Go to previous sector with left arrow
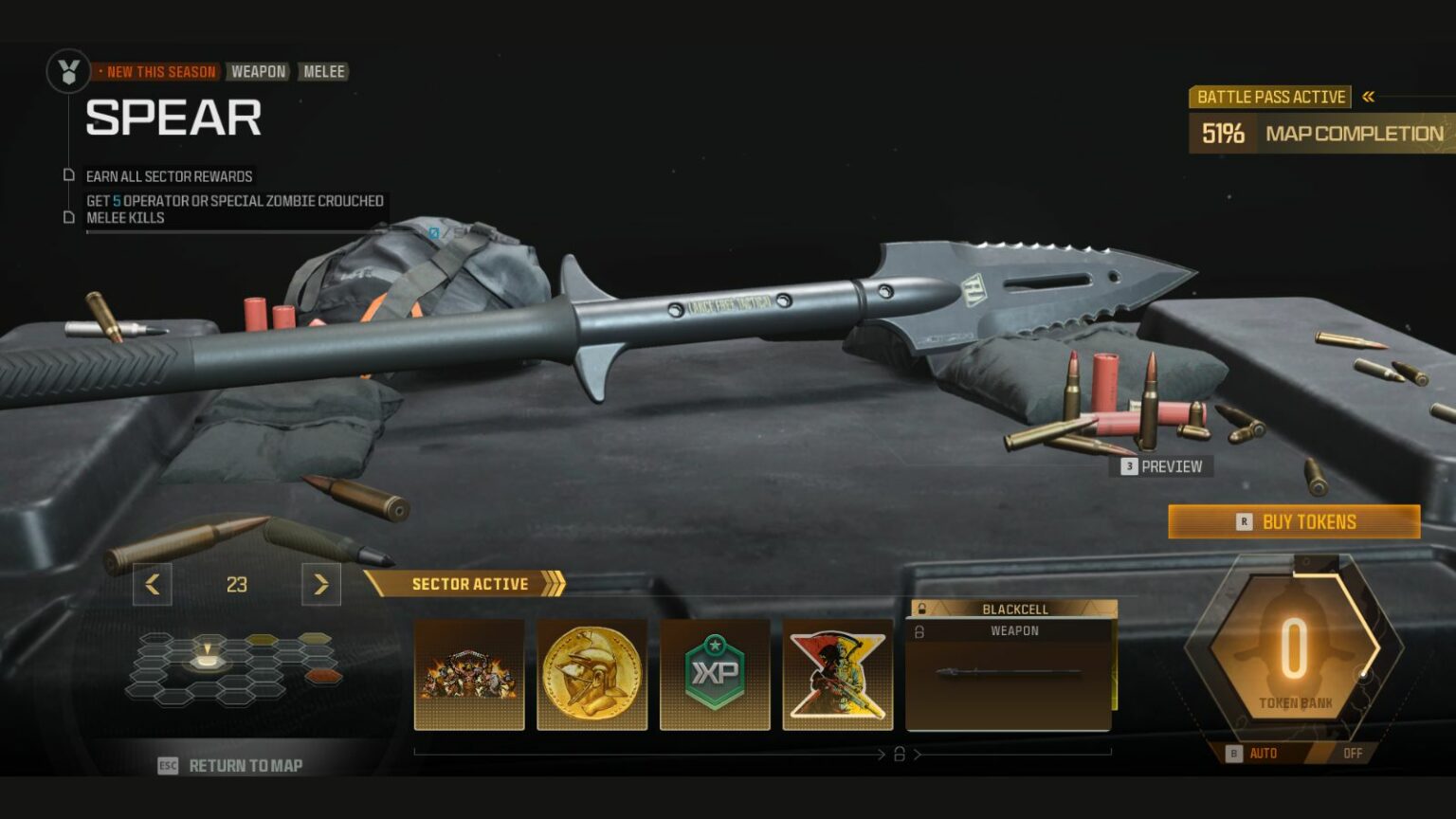The image size is (1456, 819). point(153,585)
